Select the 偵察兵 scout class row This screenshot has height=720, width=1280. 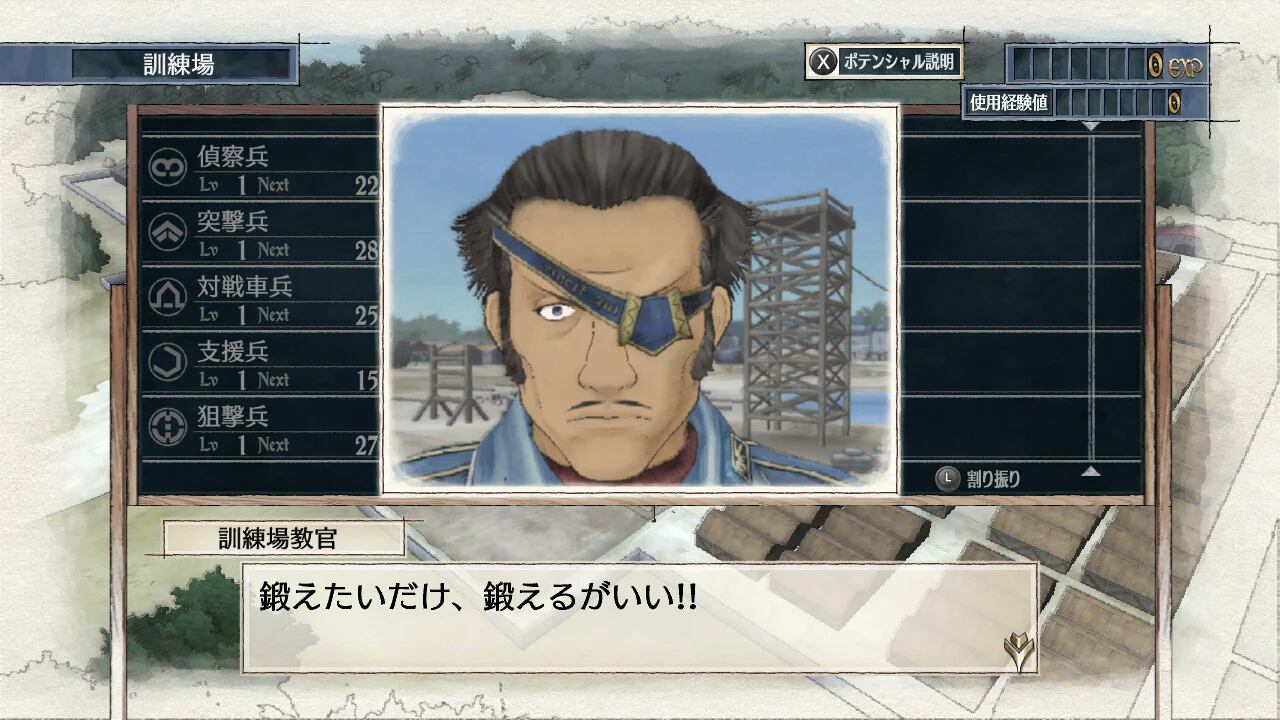[x=262, y=168]
